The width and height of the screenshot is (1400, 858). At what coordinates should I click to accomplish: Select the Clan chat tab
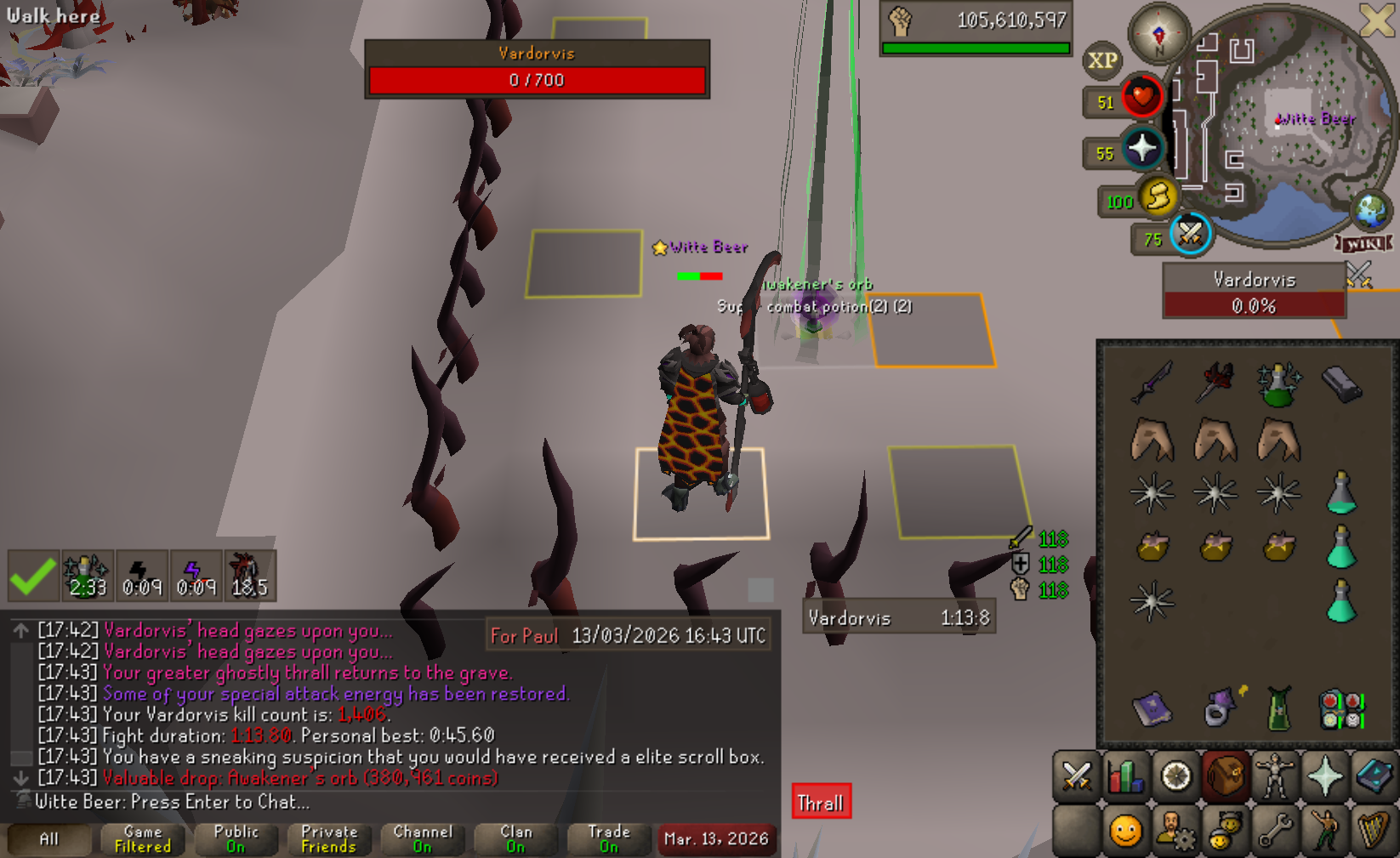[515, 839]
